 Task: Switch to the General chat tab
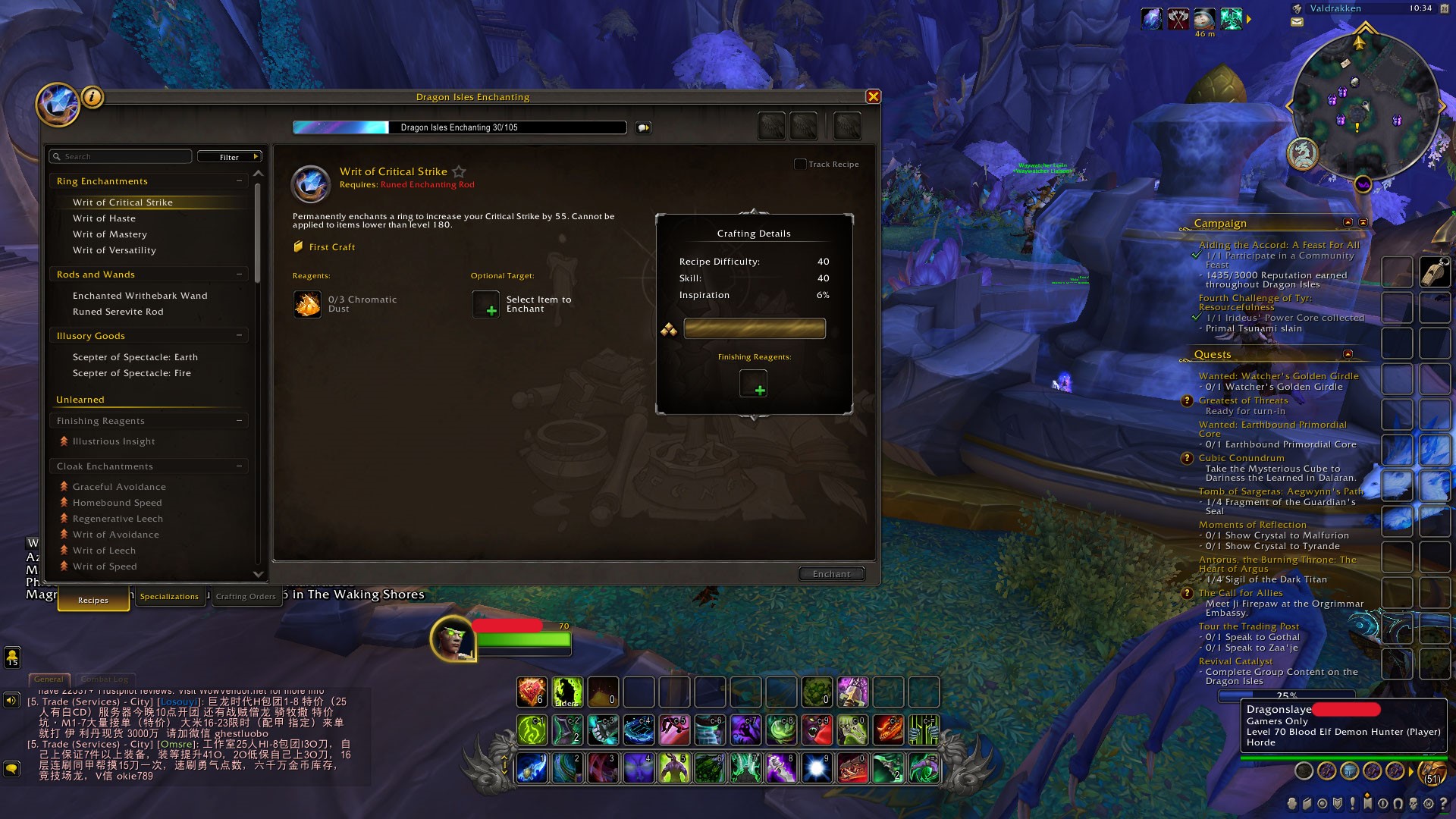coord(49,679)
